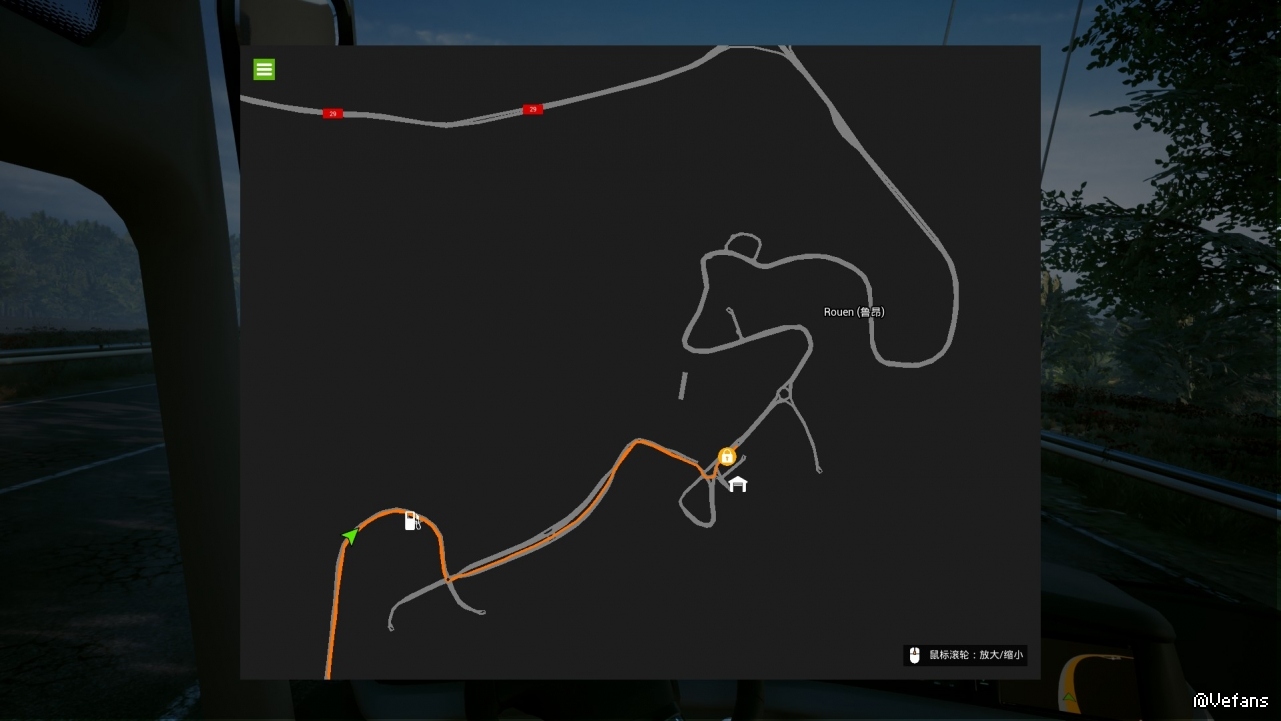Click the garage house marker
Viewport: 1281px width, 721px height.
pos(738,484)
